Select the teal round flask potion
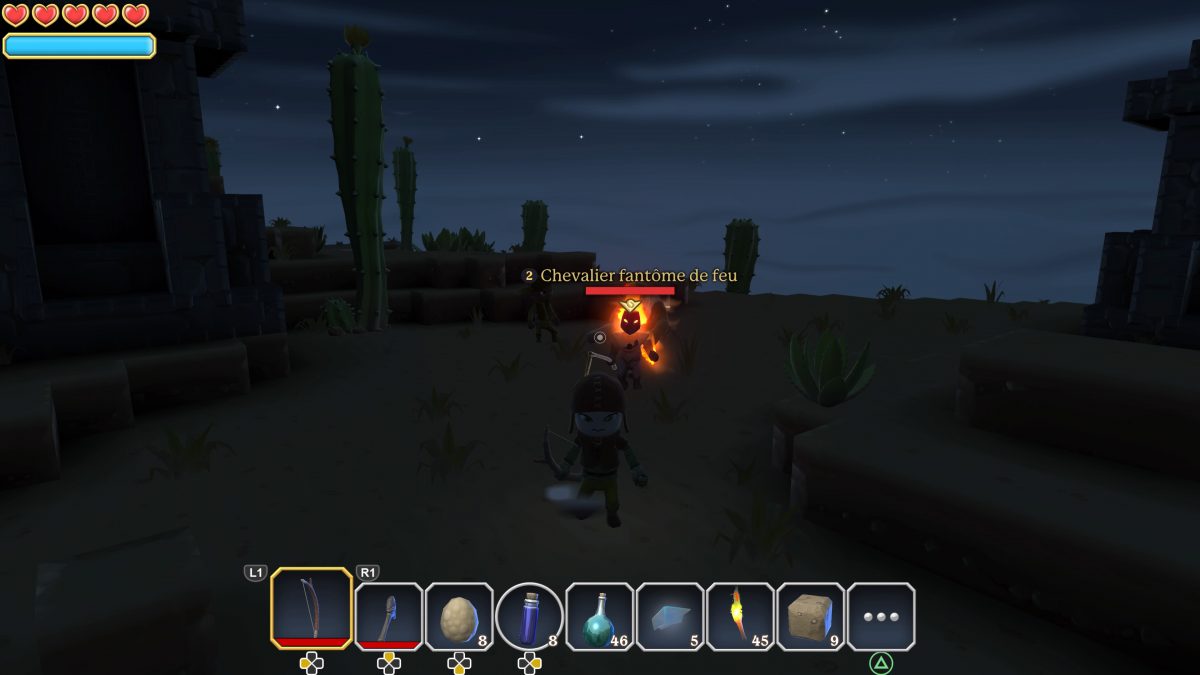The height and width of the screenshot is (675, 1200). (x=600, y=616)
